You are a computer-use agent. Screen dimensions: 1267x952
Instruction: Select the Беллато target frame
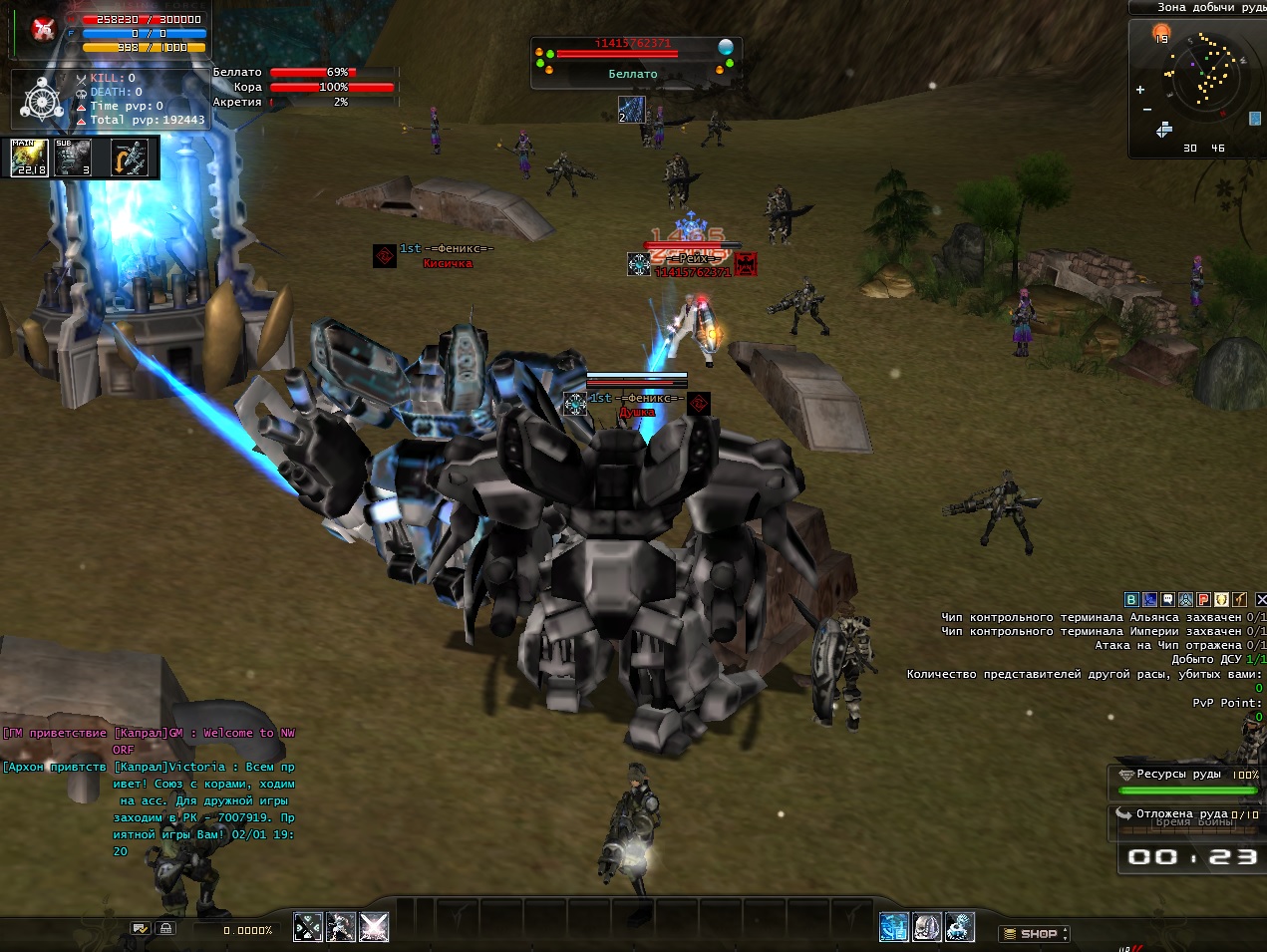click(x=634, y=62)
